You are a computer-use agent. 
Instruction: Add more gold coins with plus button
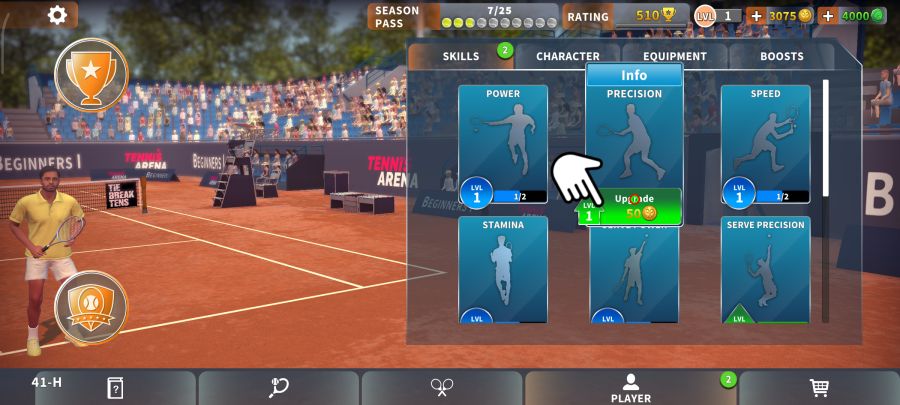(756, 16)
